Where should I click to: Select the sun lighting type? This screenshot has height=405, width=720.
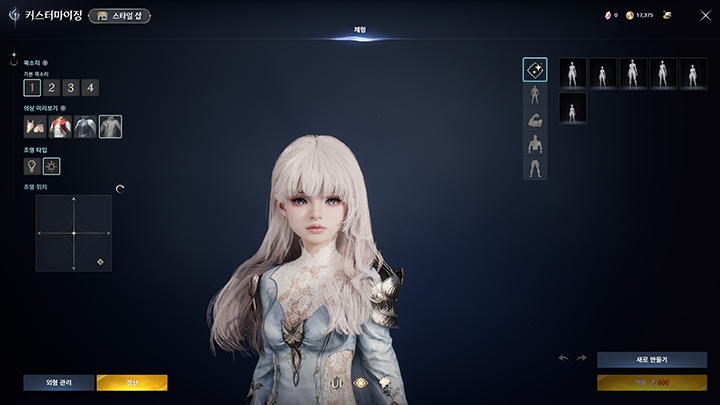(52, 165)
